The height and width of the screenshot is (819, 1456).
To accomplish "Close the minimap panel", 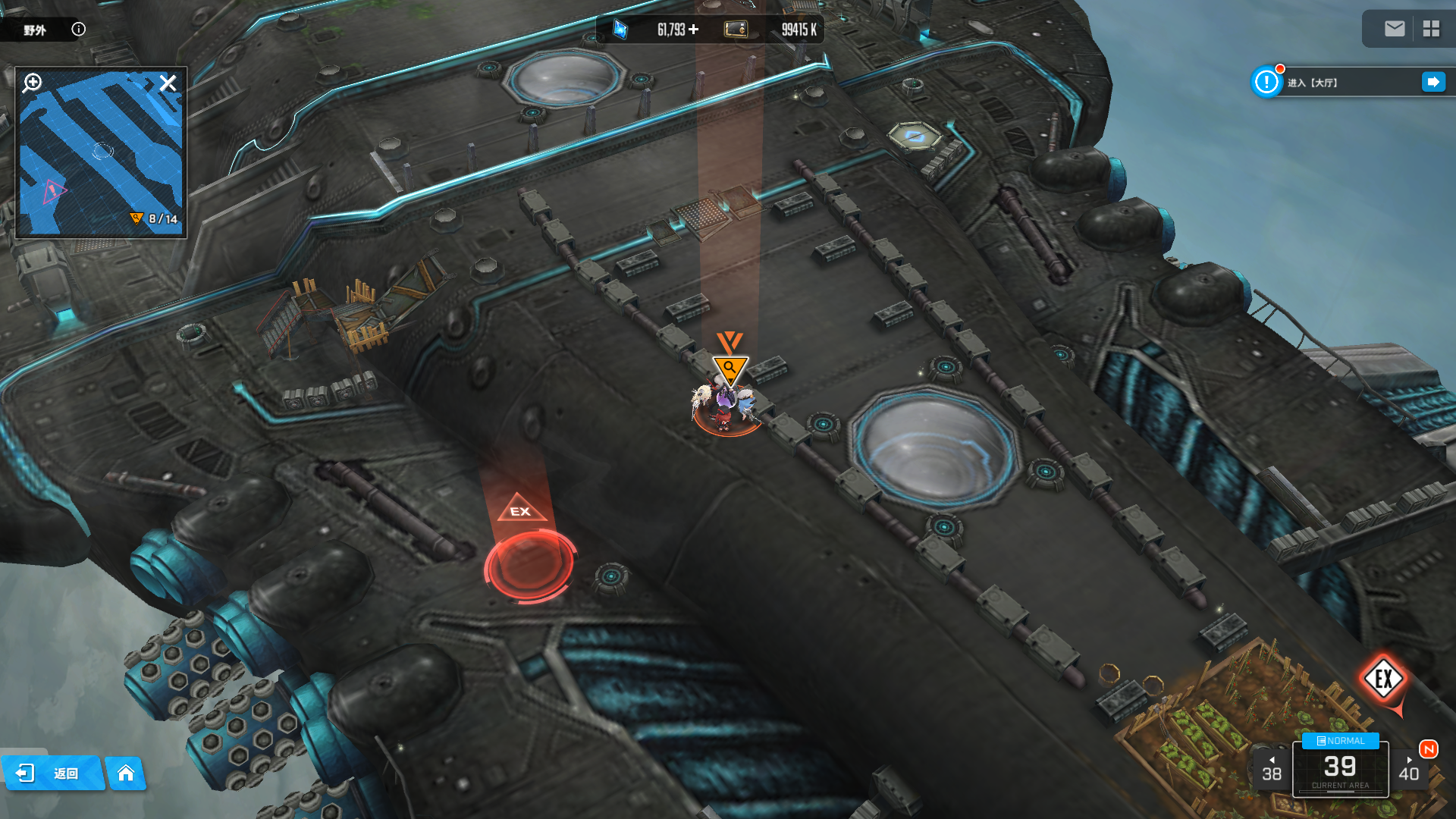I will click(x=168, y=83).
